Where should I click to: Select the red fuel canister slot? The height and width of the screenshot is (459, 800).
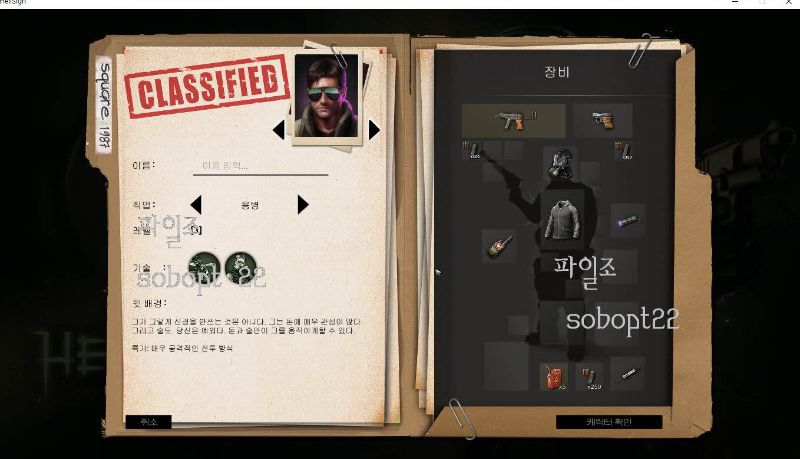click(x=549, y=376)
